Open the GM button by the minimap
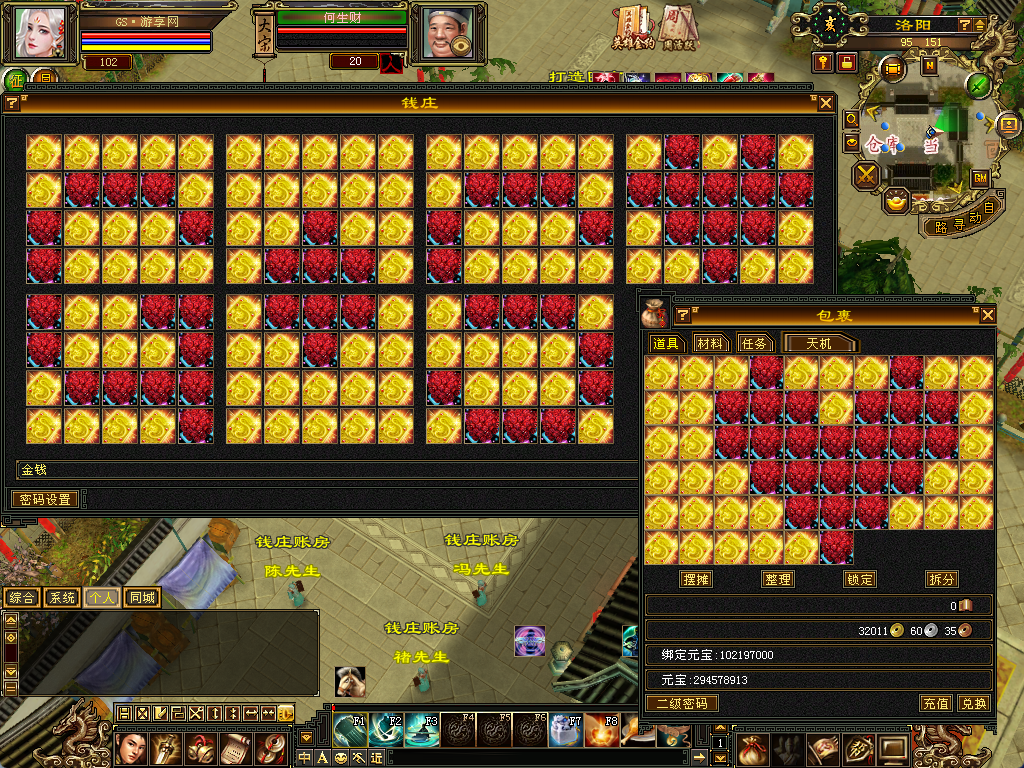The image size is (1024, 768). [x=981, y=177]
